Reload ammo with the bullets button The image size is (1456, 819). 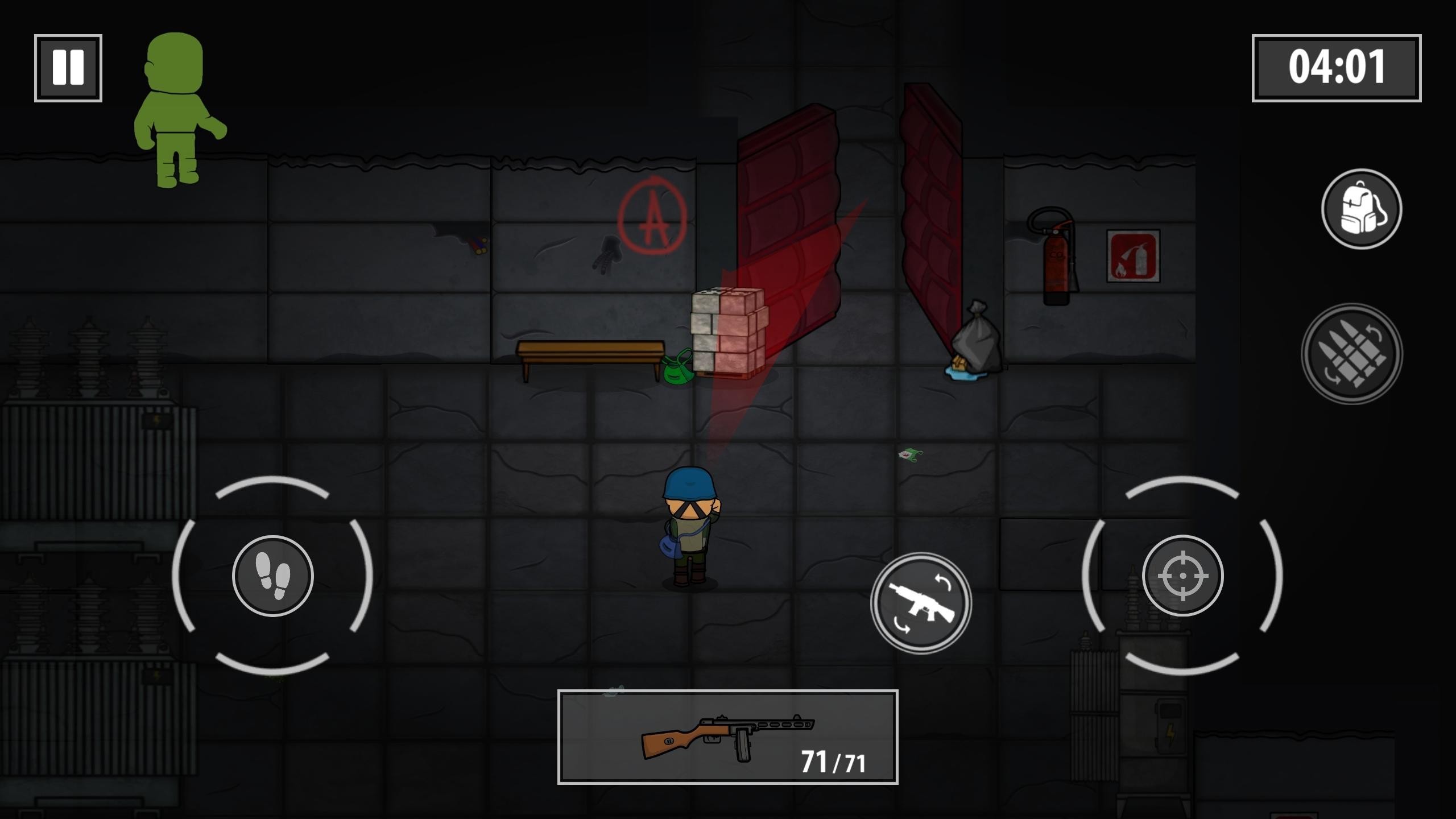click(x=1352, y=354)
